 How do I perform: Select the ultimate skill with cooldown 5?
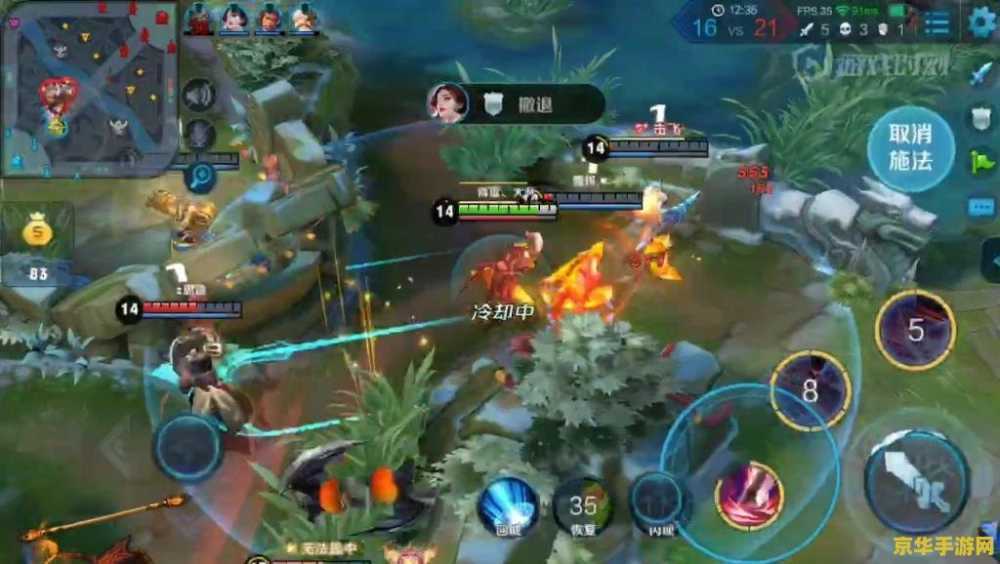click(x=915, y=330)
